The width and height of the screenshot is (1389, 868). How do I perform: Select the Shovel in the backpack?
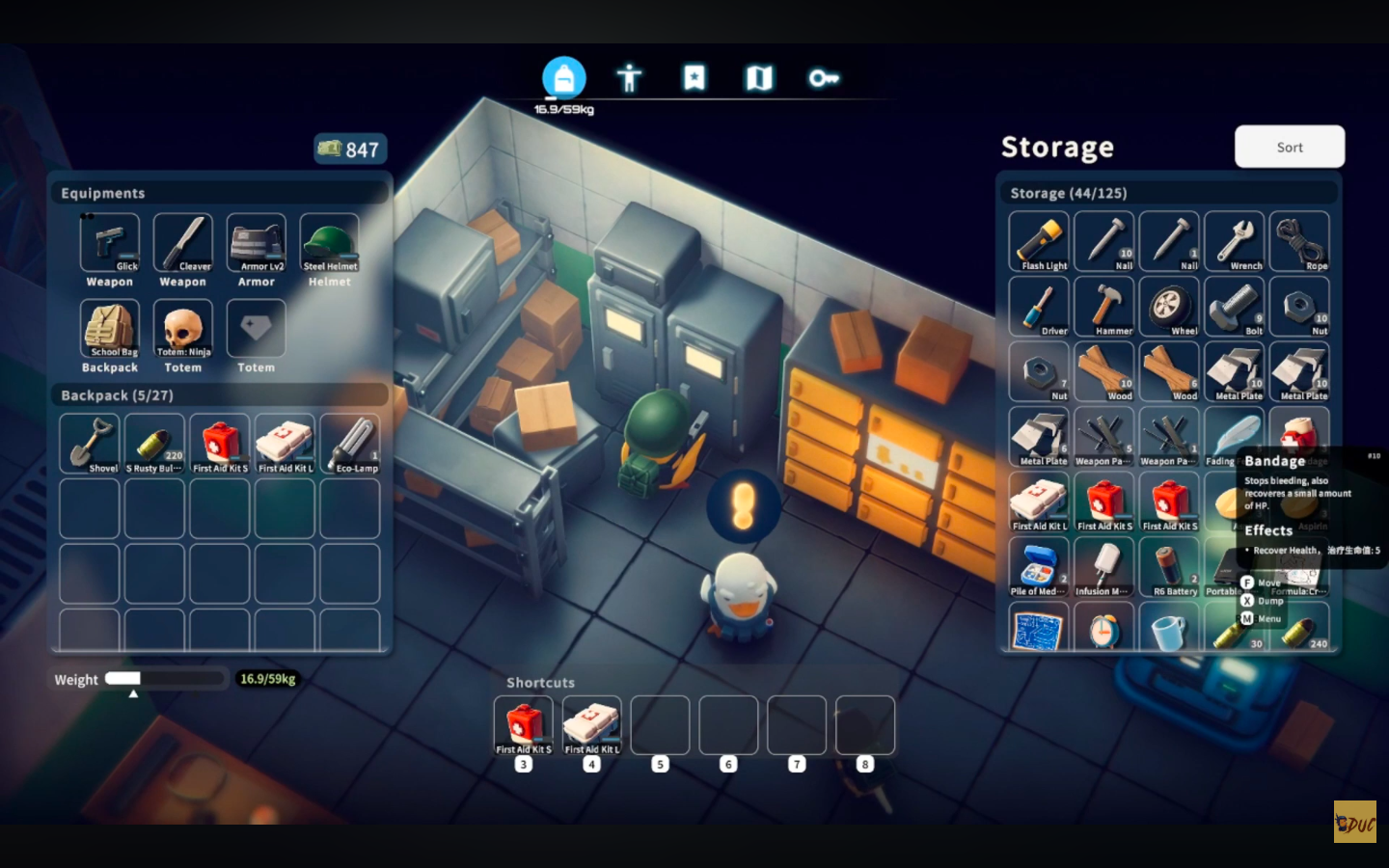(x=90, y=444)
